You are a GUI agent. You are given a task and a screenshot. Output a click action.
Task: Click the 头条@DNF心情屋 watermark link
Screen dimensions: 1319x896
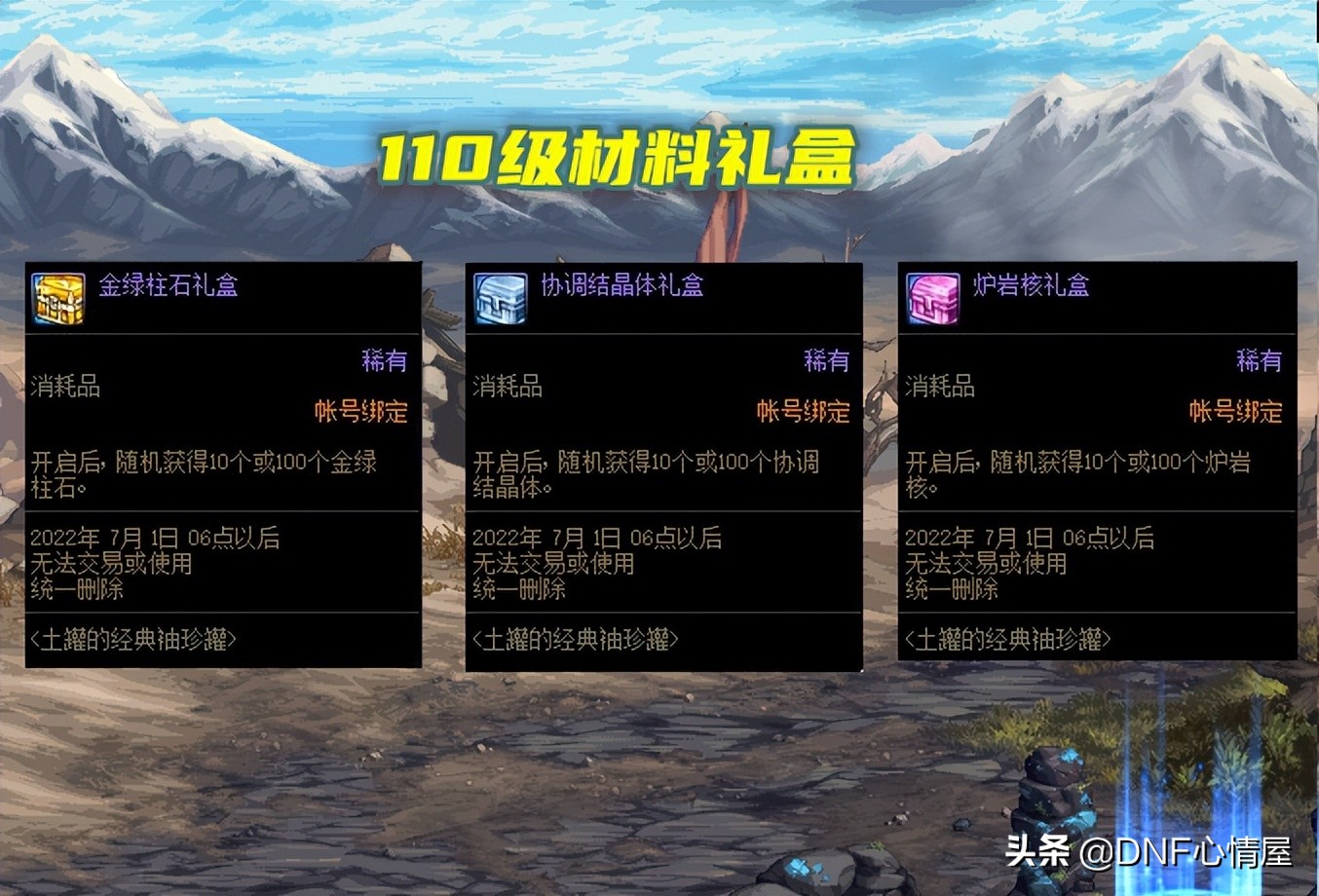1151,852
